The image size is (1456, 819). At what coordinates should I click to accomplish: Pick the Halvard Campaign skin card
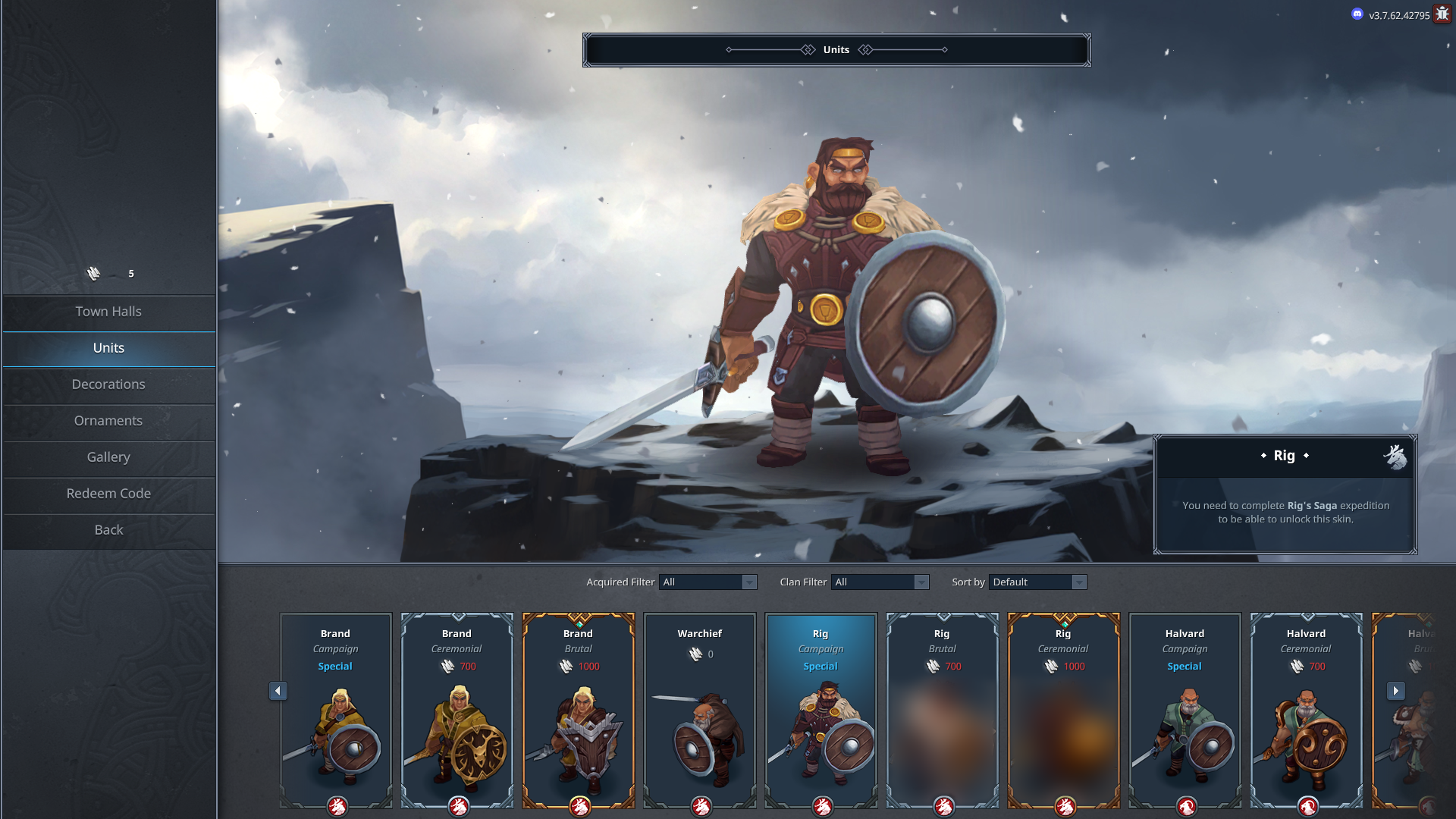1185,709
